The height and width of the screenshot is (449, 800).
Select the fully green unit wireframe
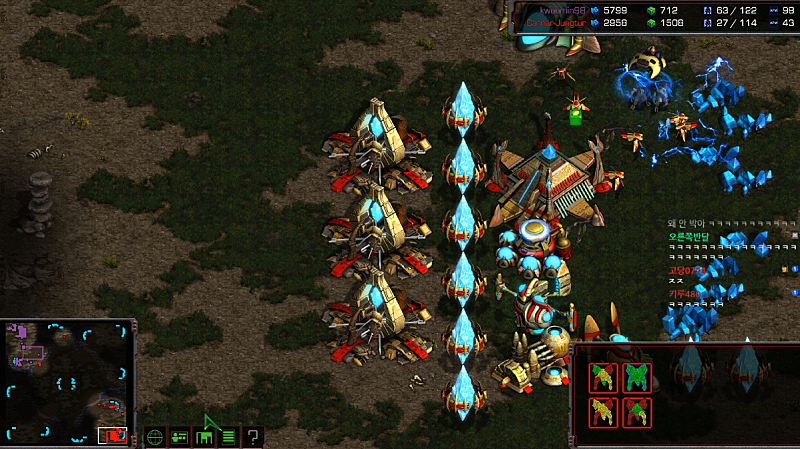click(636, 377)
